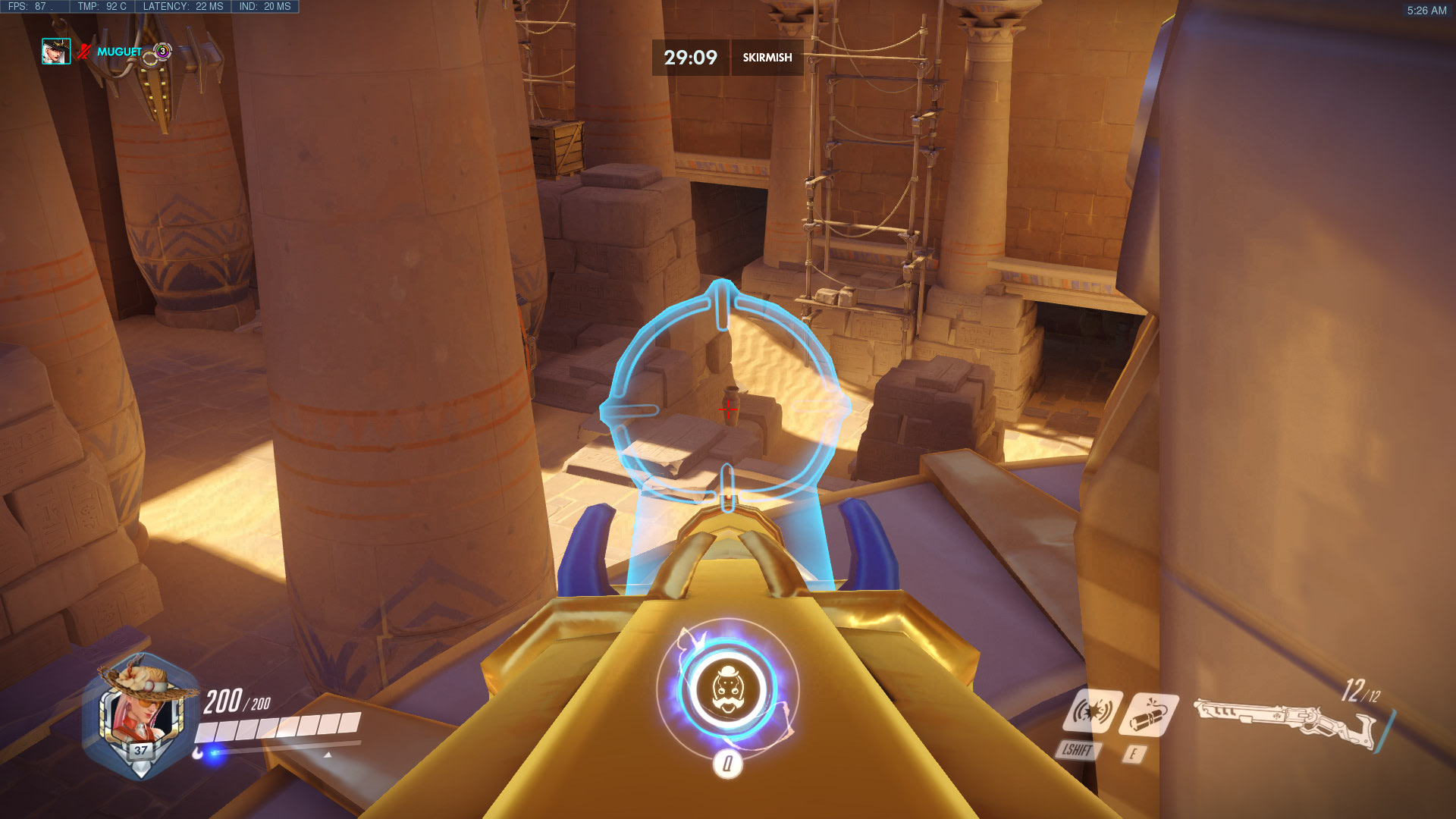Select the 29:09 match timer panel

pos(689,56)
